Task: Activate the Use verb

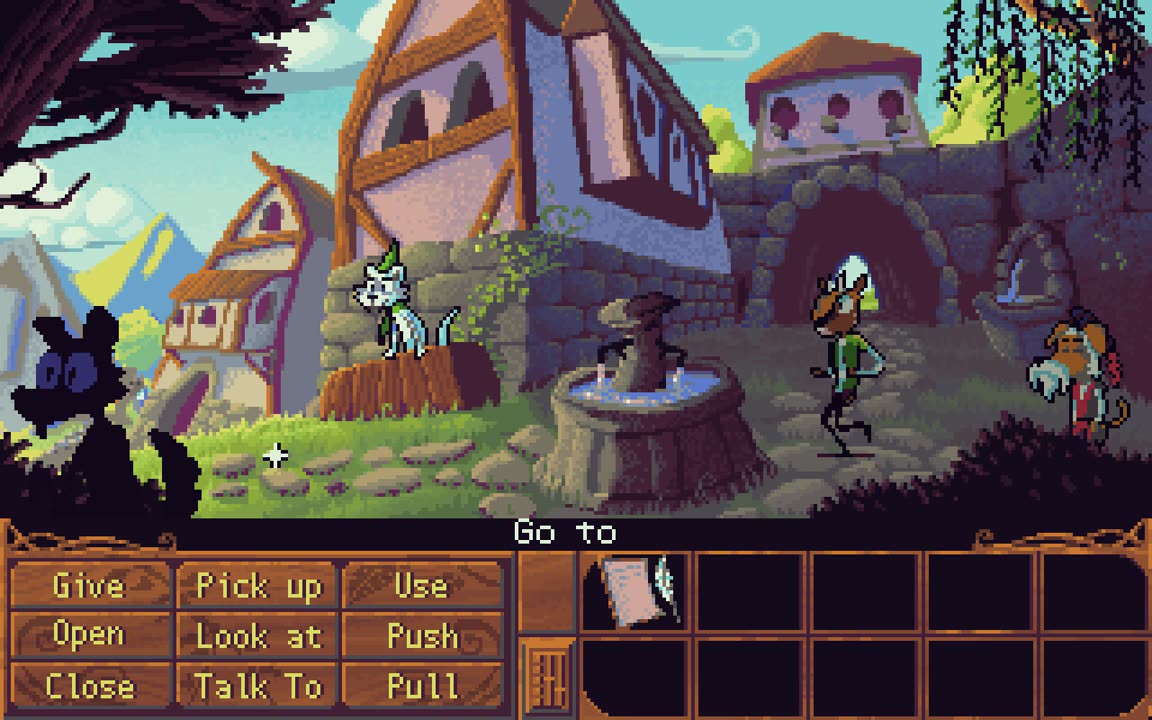Action: [422, 586]
